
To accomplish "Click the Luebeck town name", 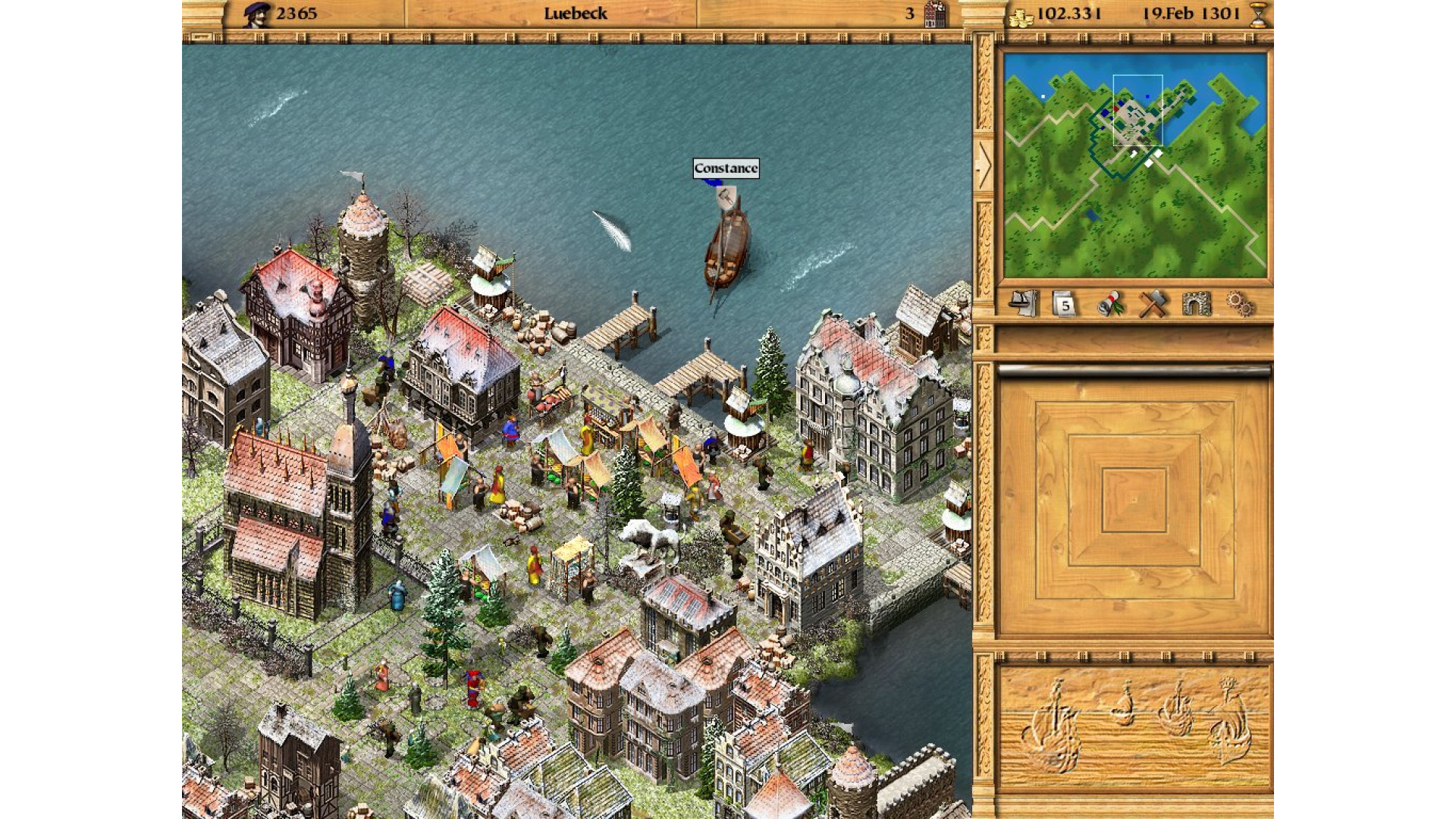I will click(x=575, y=14).
